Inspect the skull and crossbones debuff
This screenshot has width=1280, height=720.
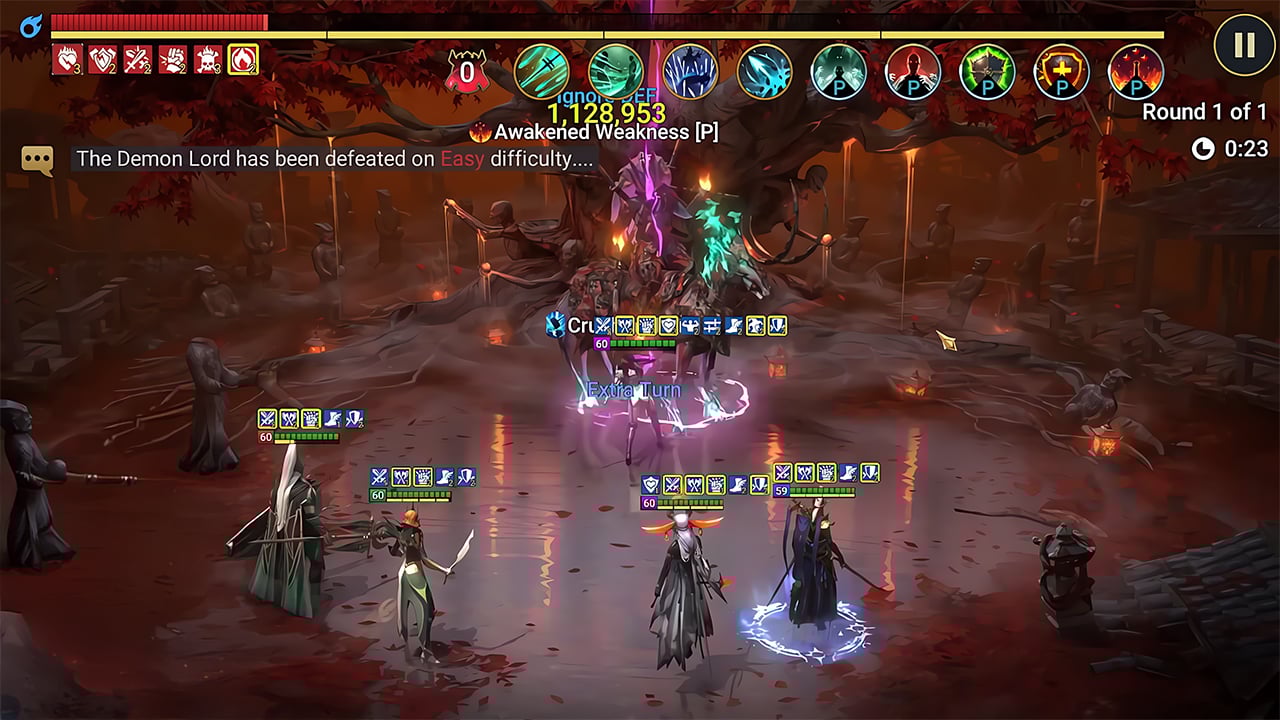[x=208, y=60]
